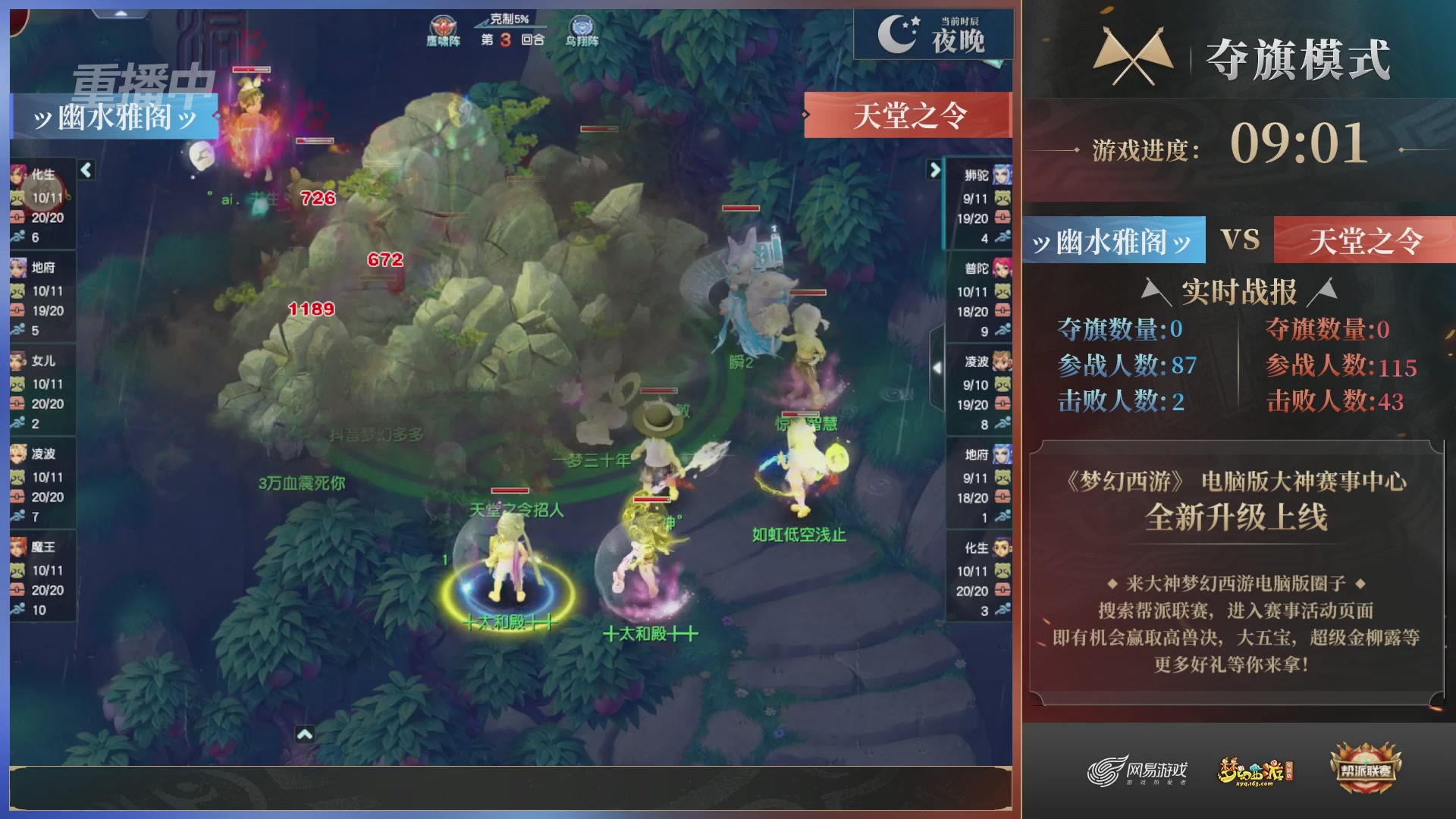Click 普陀's health pouch icon
Image resolution: width=1456 pixels, height=819 pixels.
coord(1003,310)
